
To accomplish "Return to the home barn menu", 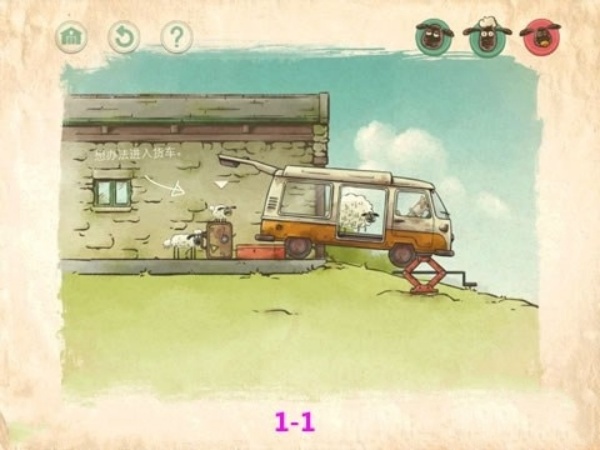I will coord(71,38).
